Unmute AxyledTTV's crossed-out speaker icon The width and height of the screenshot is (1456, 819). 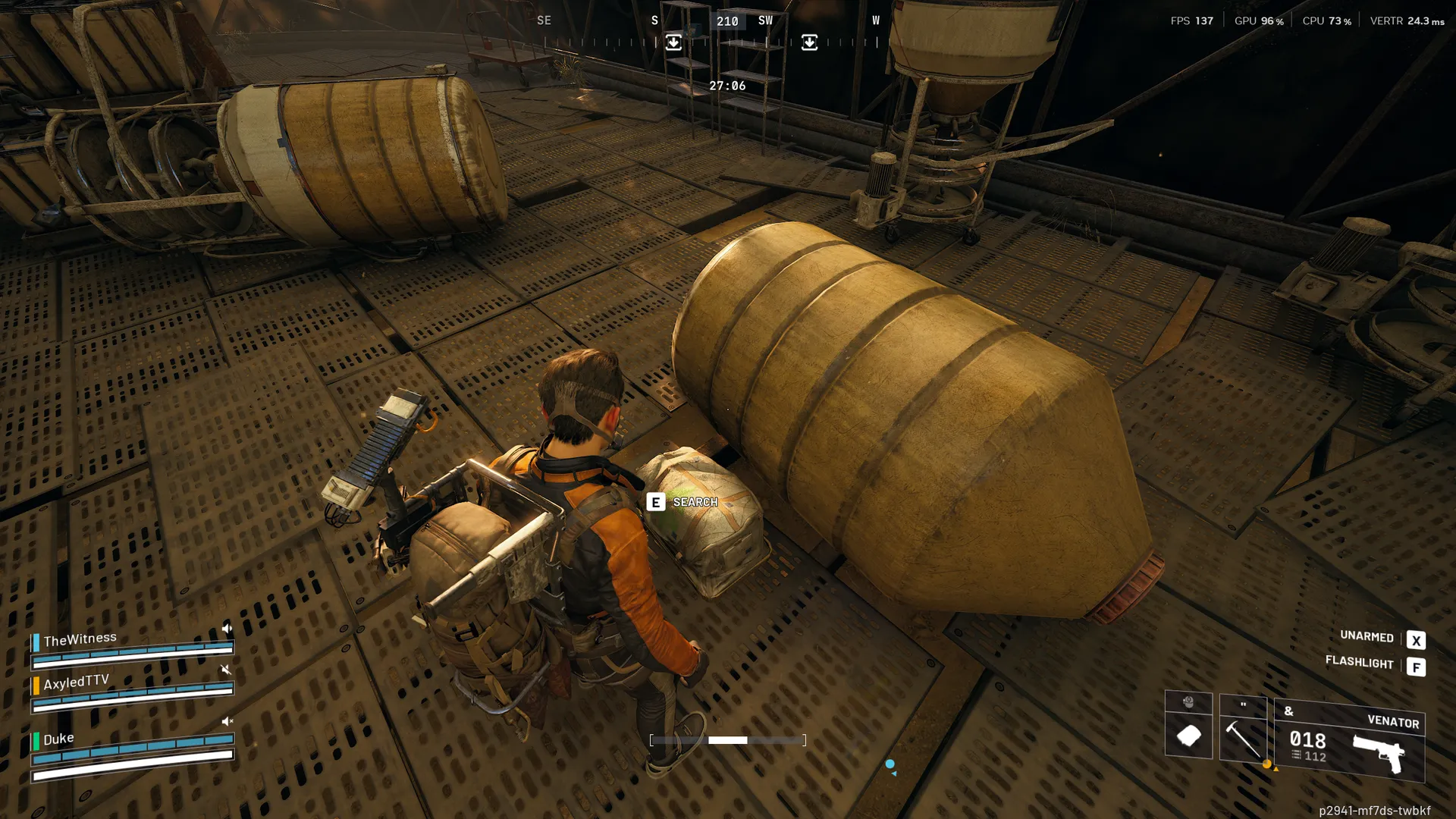(225, 670)
